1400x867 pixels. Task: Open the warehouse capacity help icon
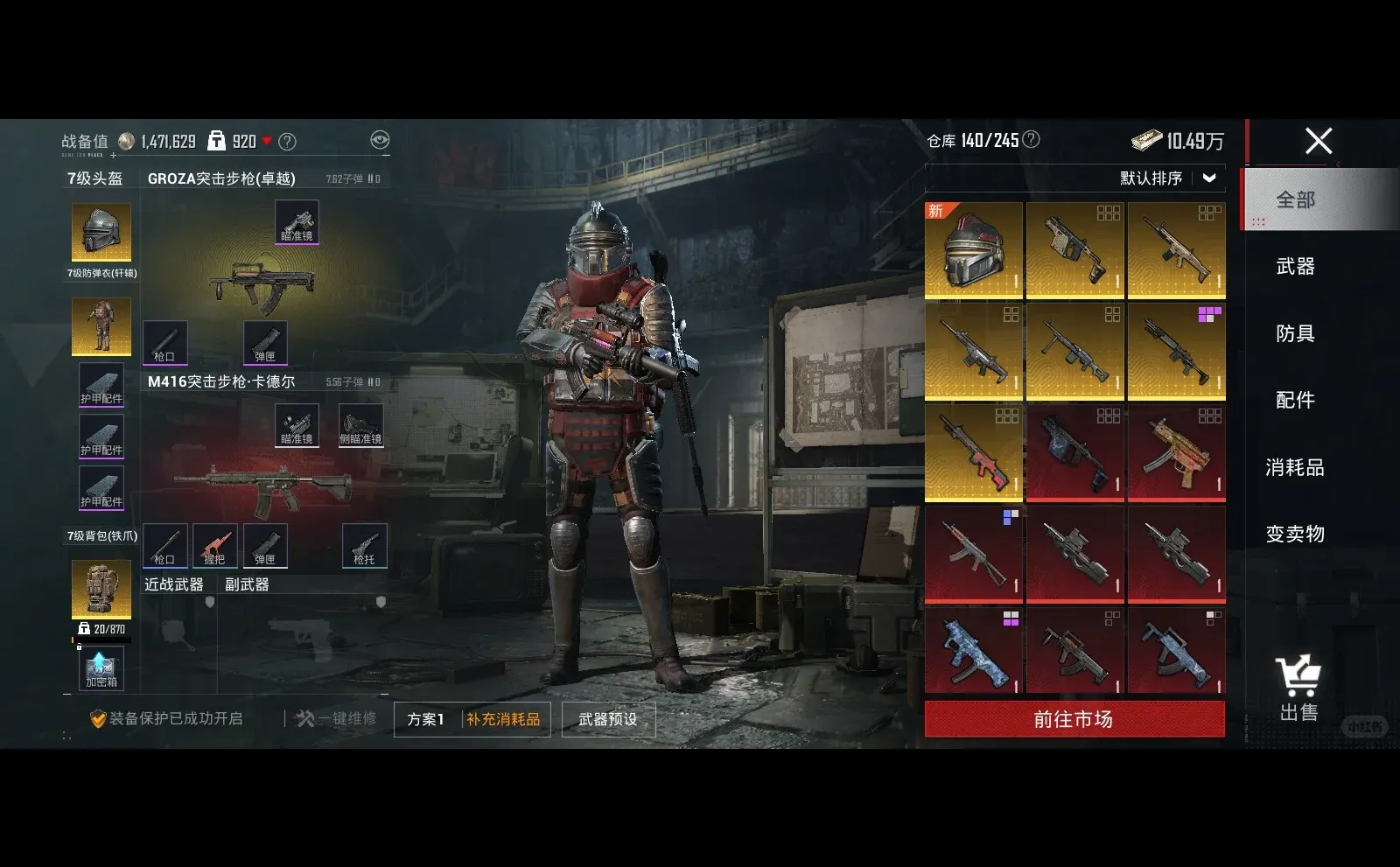(x=1032, y=140)
